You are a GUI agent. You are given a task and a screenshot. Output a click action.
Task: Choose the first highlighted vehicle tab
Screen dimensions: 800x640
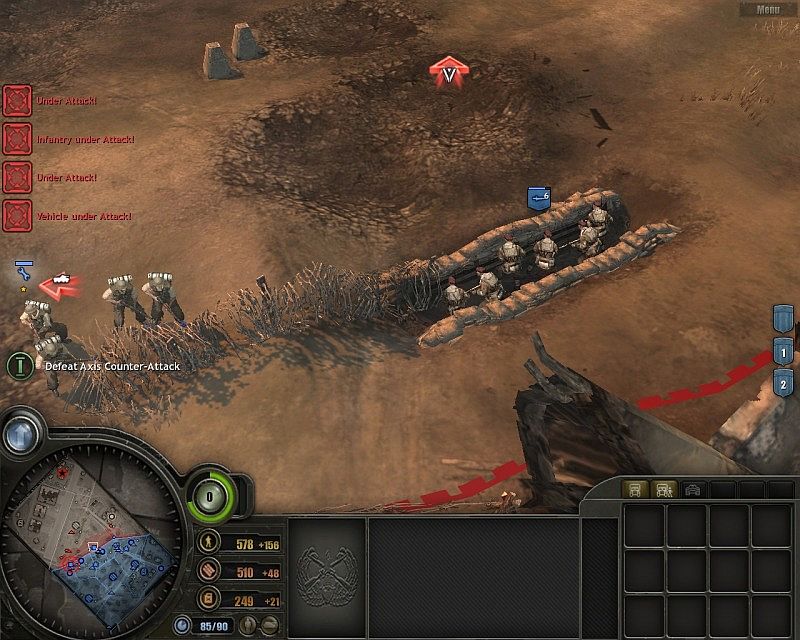tap(633, 489)
